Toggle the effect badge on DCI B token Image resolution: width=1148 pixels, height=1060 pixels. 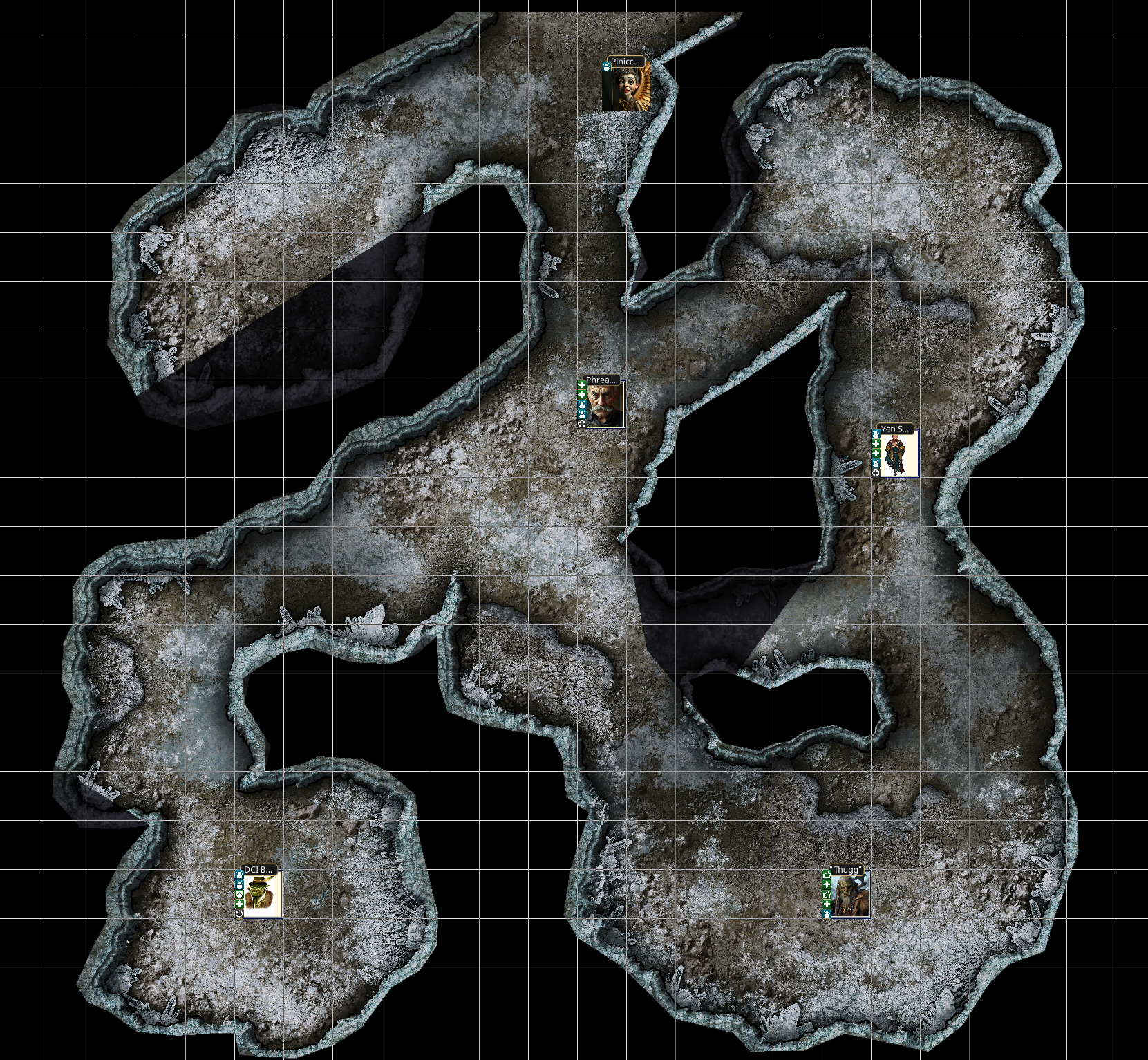(x=239, y=875)
